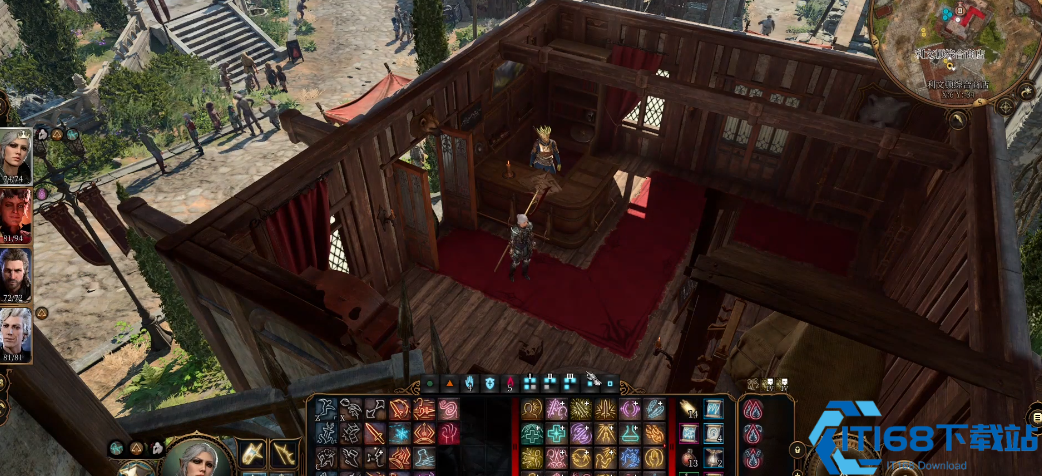
Task: Use the red potion with count 13
Action: 689,457
